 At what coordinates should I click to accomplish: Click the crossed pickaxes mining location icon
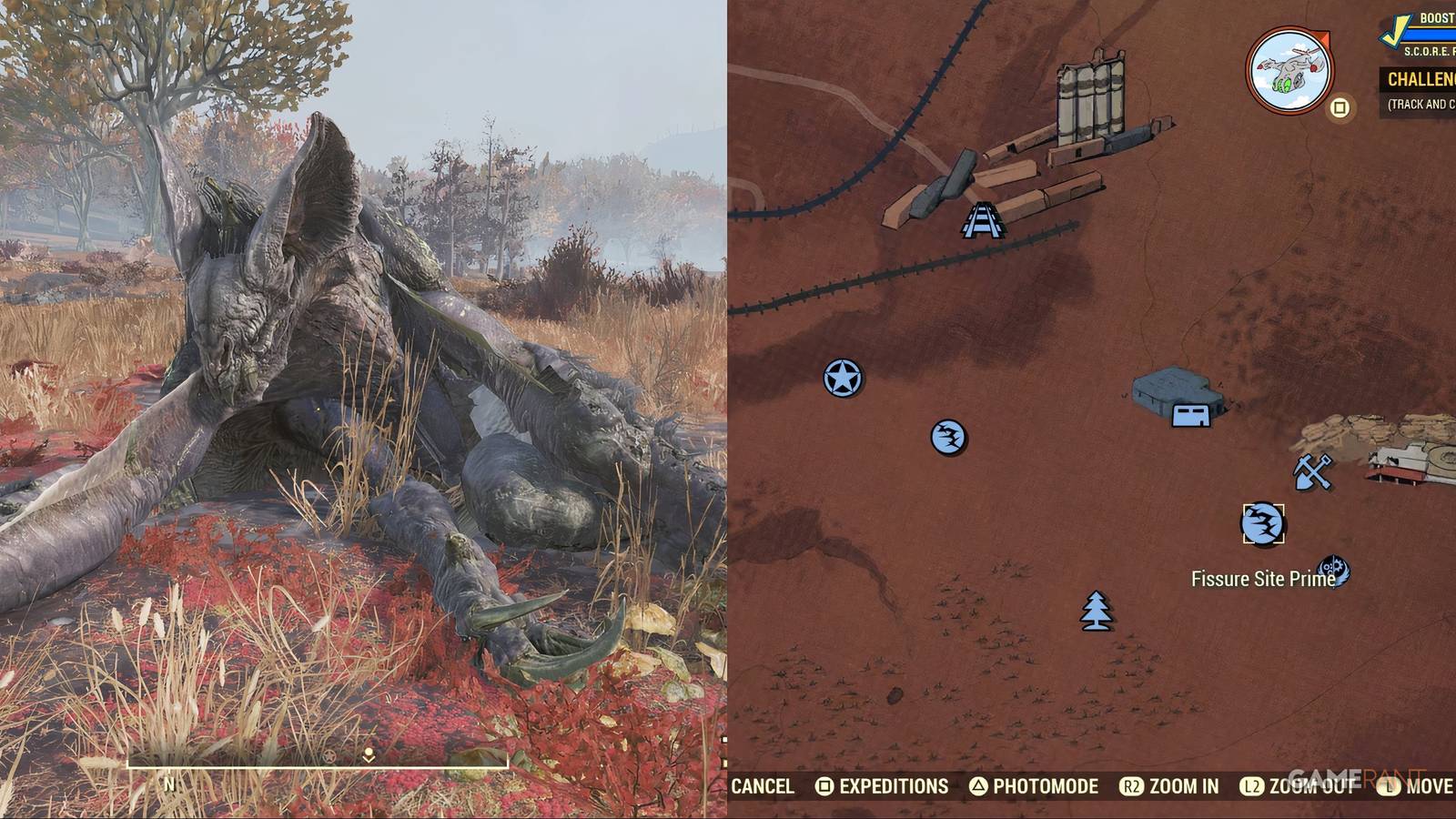coord(1311,472)
